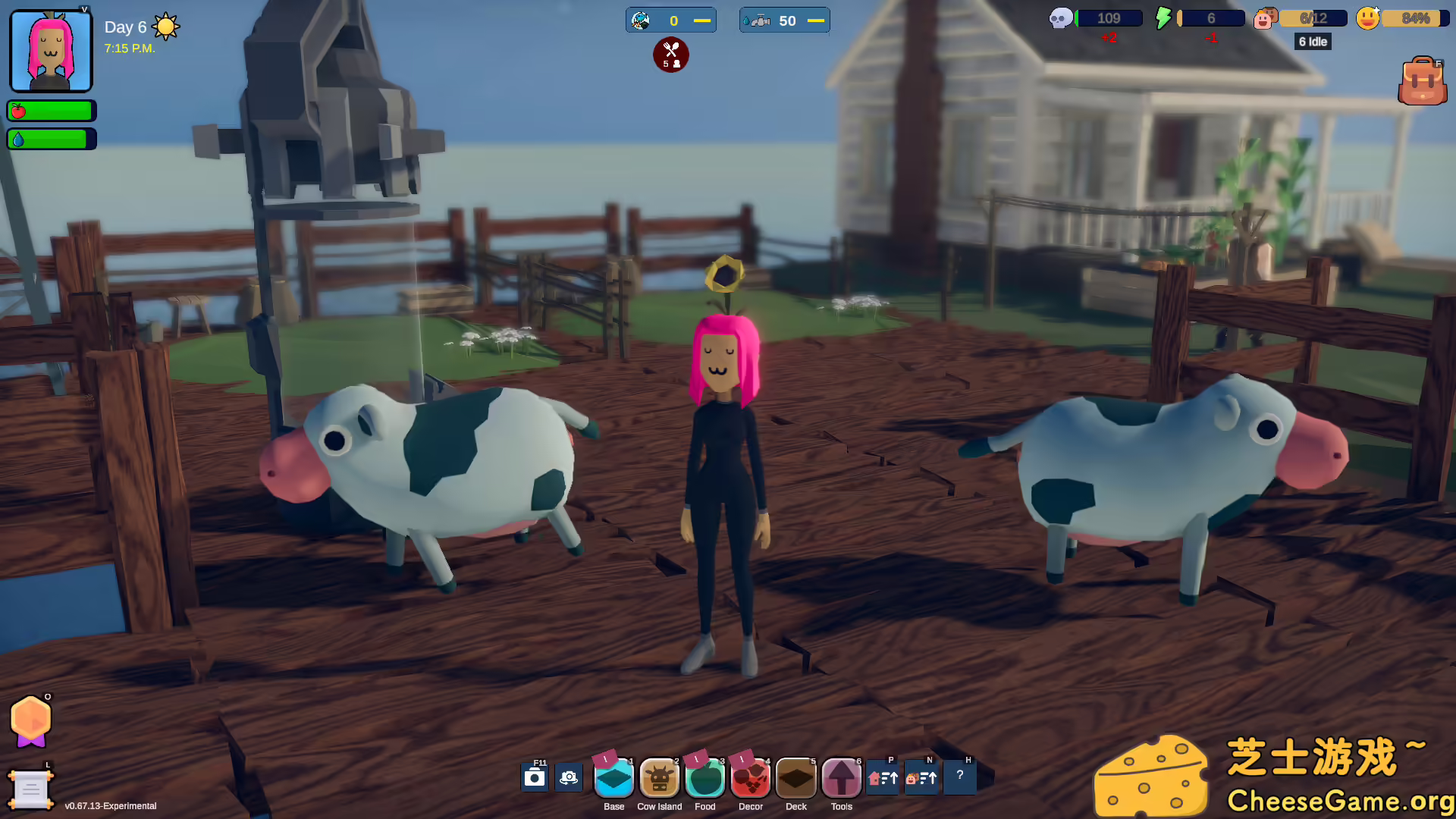The width and height of the screenshot is (1456, 819).
Task: Open the building priority list
Action: coord(883,777)
